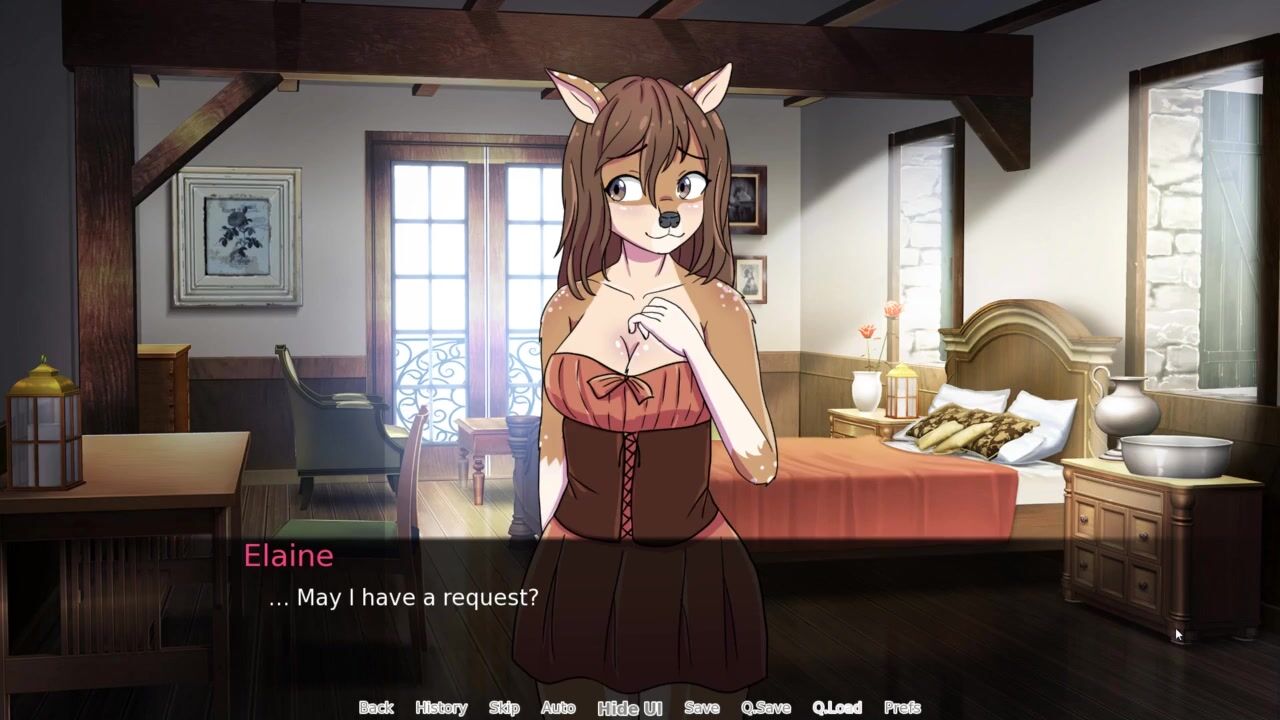
Task: Quick load with Q.Load
Action: tap(837, 707)
